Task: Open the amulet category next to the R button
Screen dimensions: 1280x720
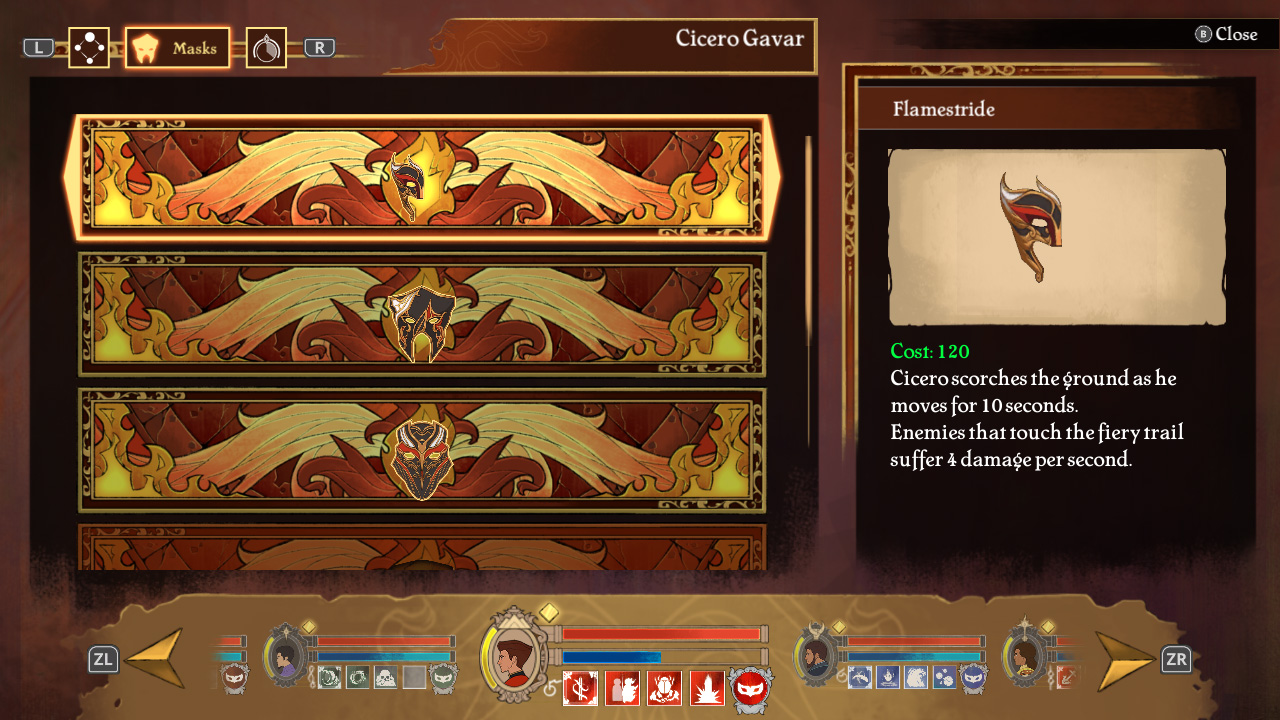Action: pos(265,47)
